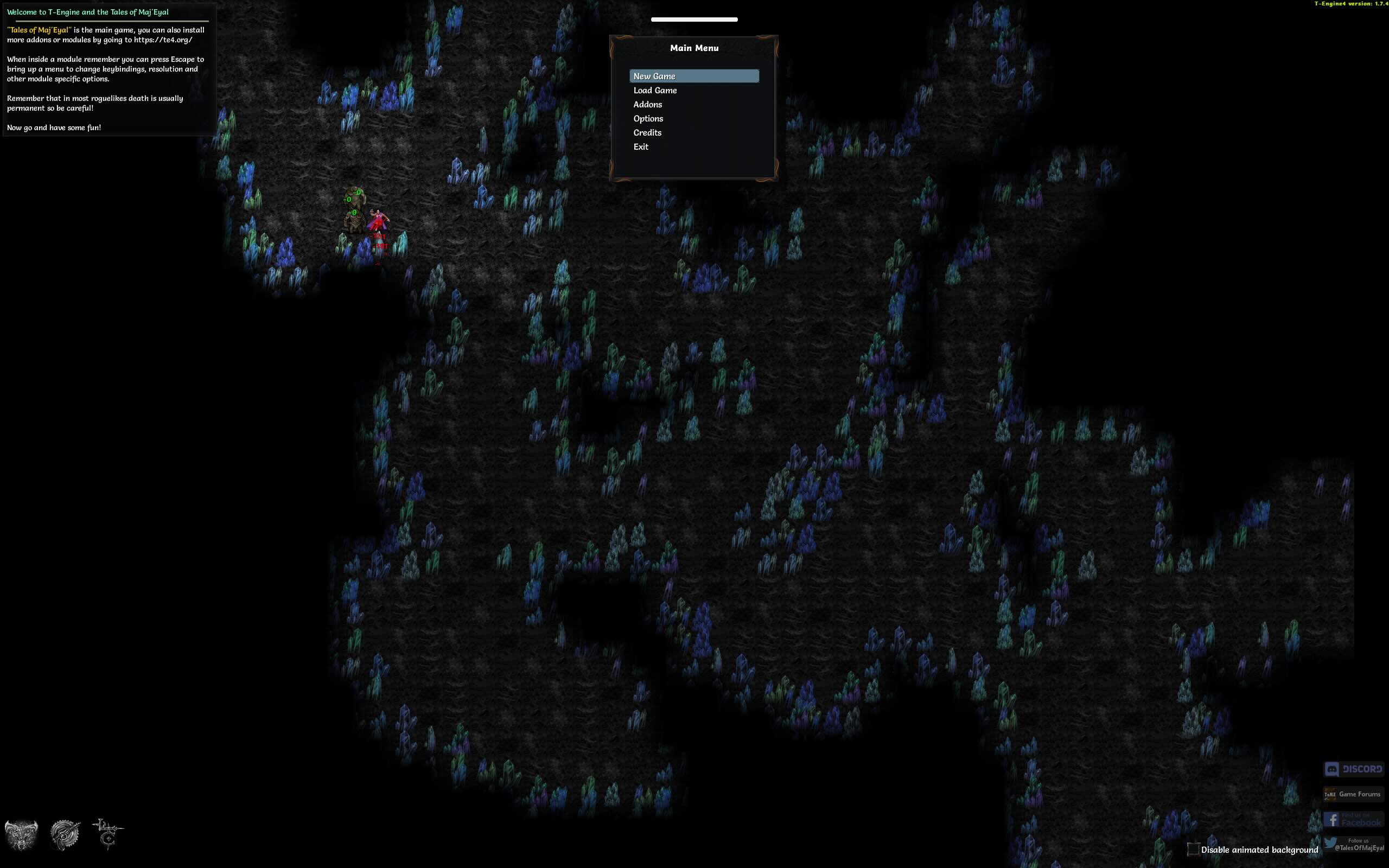
Task: Click the Facebook icon
Action: click(1333, 819)
